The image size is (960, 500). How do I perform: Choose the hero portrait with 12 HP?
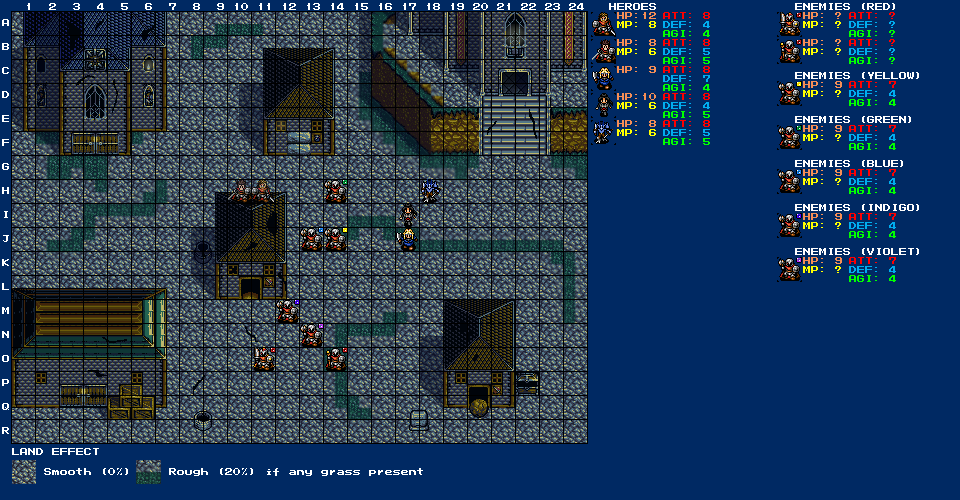(x=603, y=24)
